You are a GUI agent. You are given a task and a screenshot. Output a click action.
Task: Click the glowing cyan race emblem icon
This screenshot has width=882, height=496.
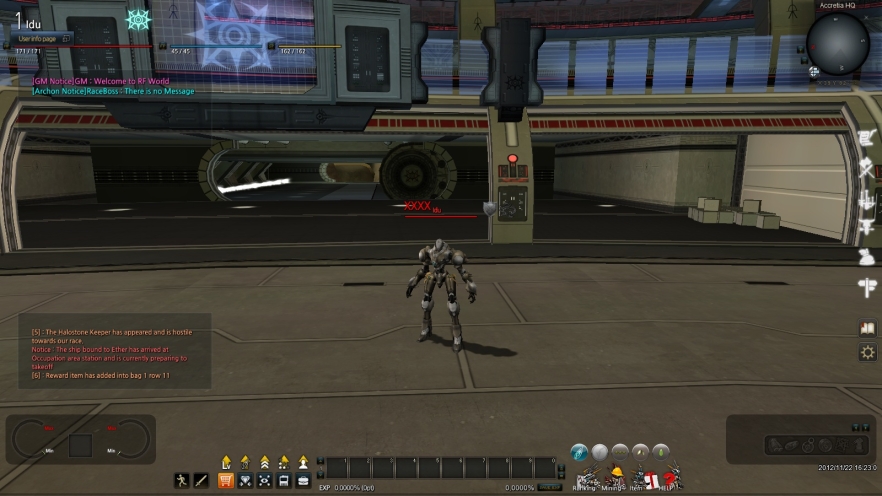(138, 19)
